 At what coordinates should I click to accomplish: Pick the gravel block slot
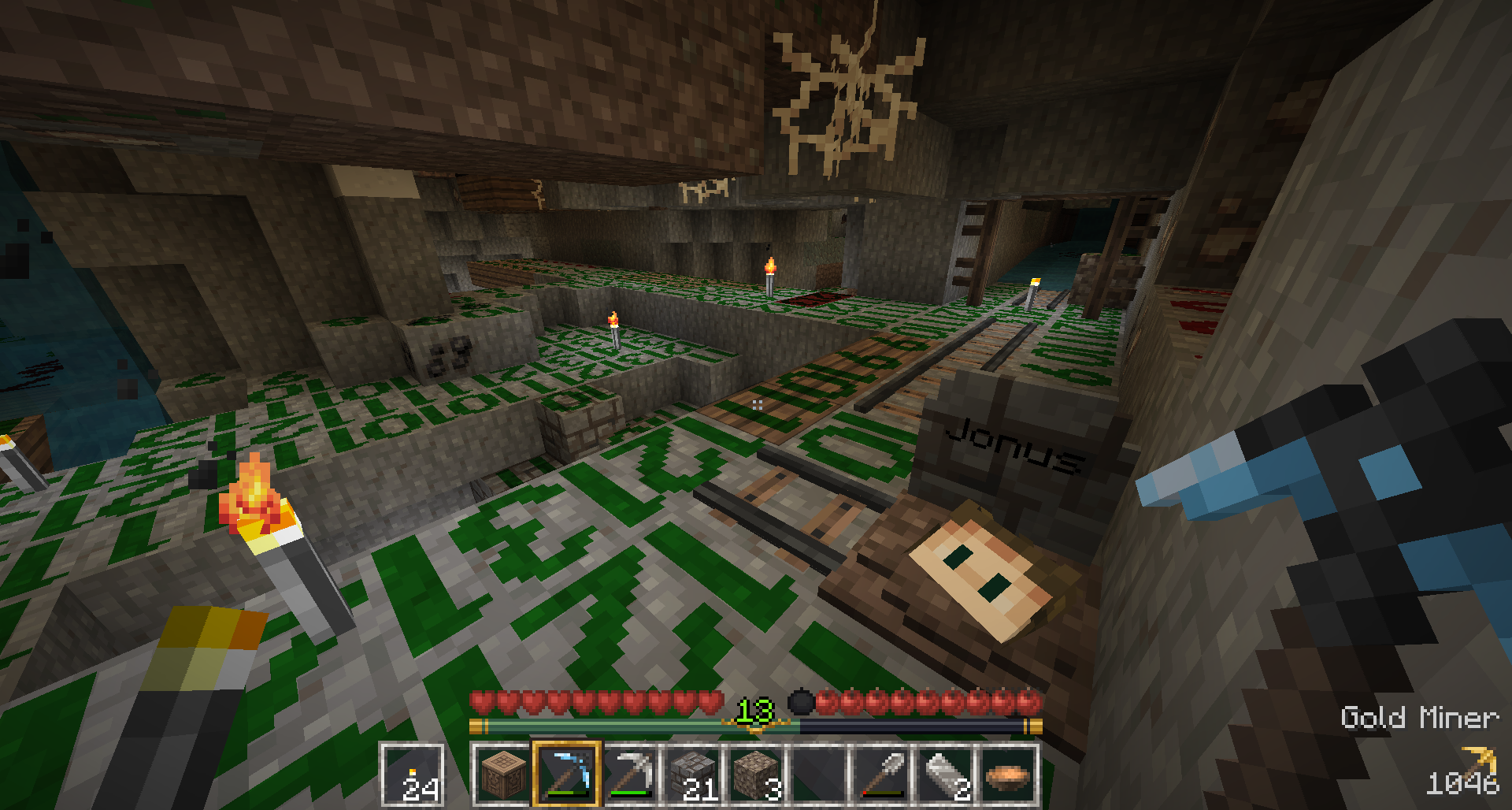[x=756, y=775]
